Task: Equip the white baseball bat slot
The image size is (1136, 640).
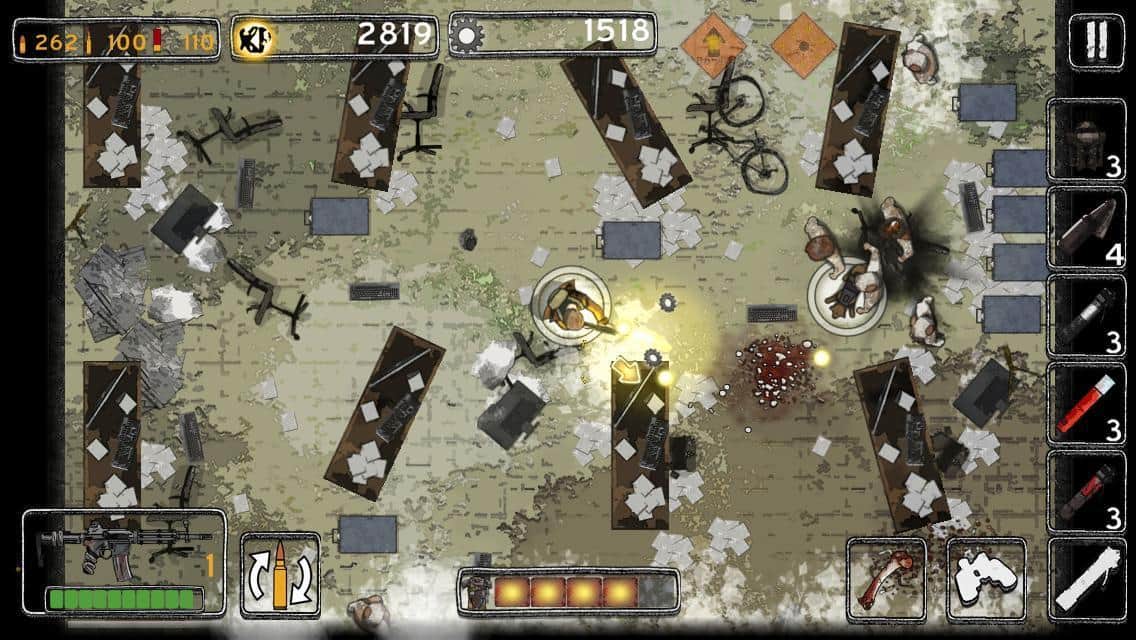Action: pos(1086,580)
